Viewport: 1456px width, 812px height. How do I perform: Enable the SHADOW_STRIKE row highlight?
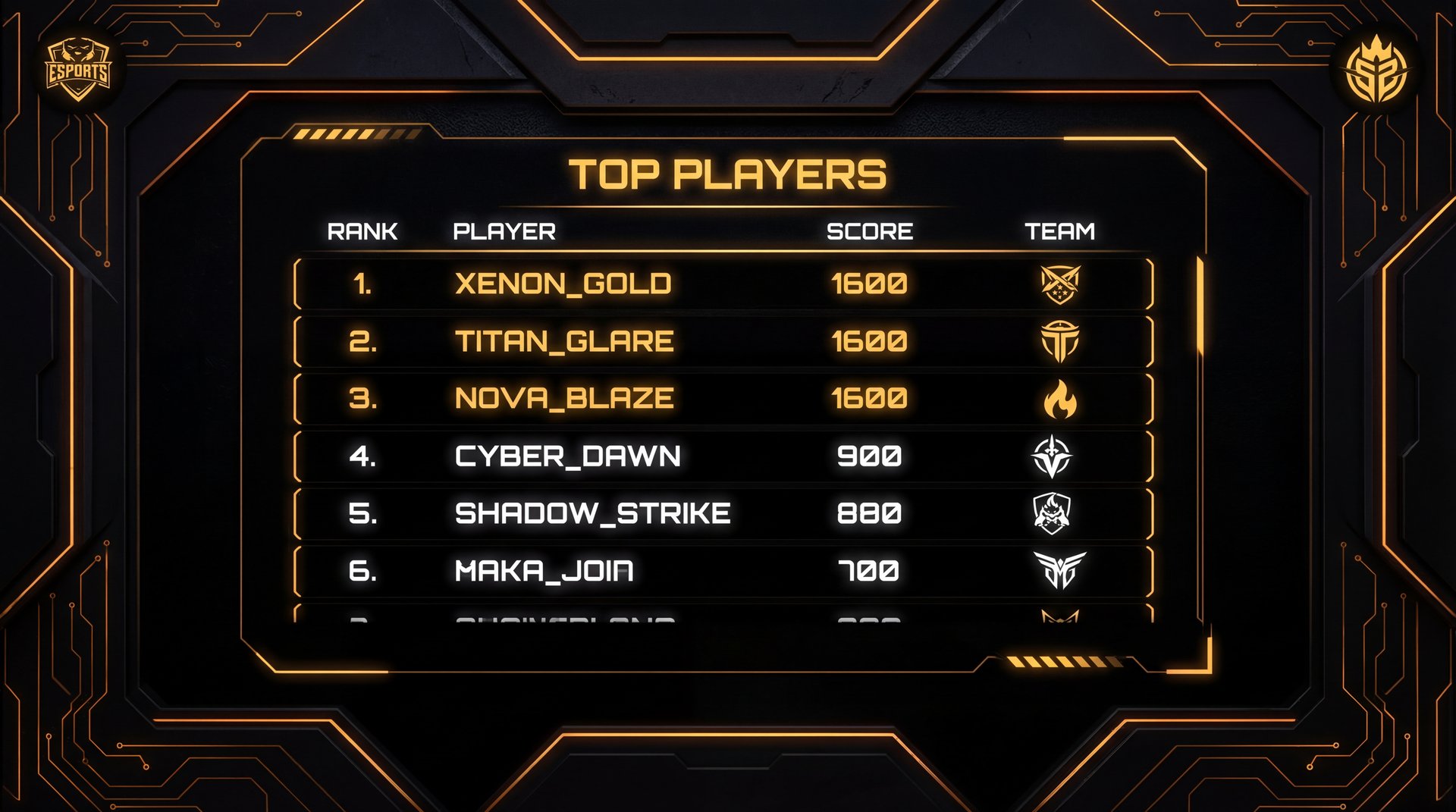point(720,513)
